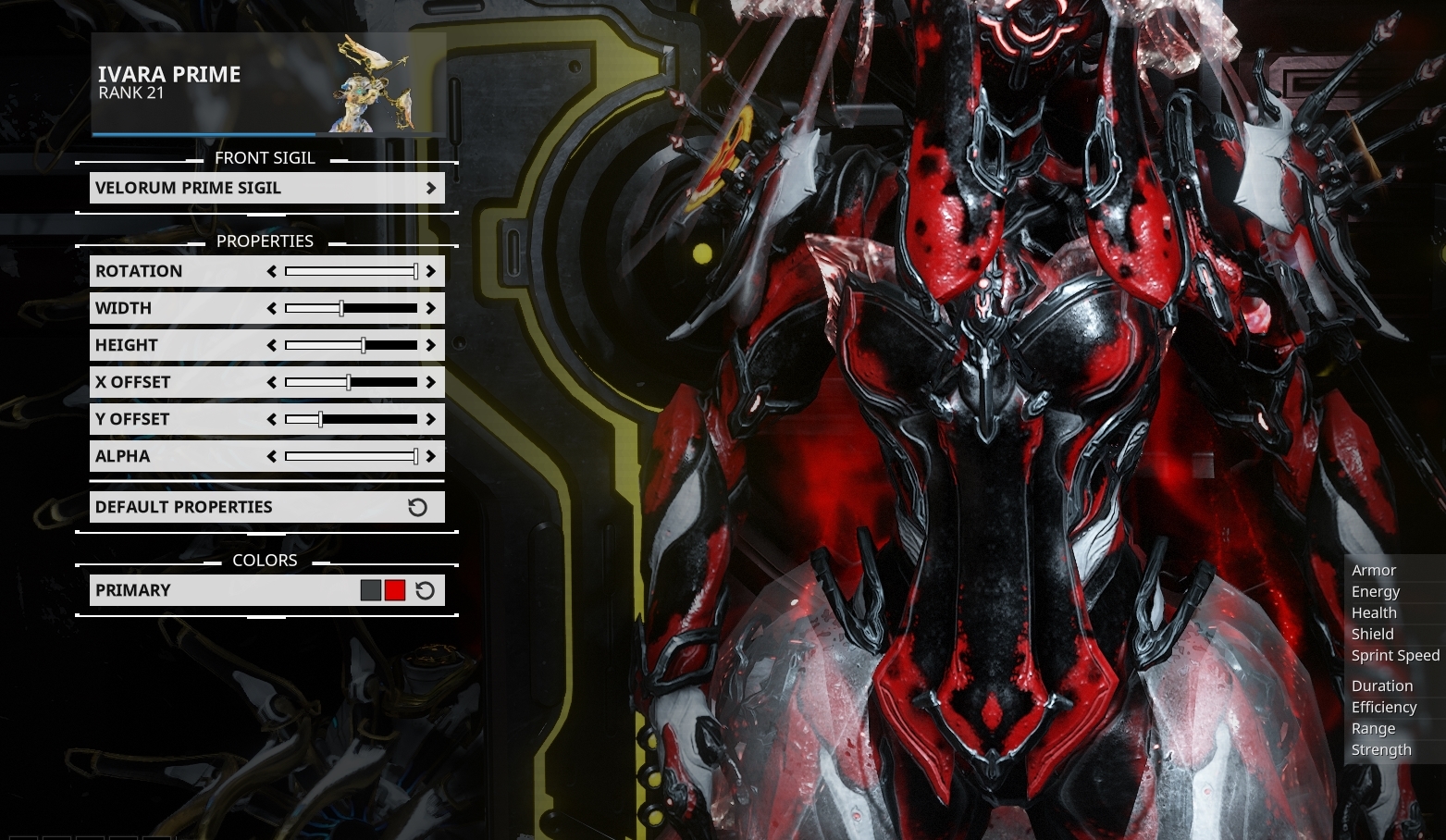Open the Primary color picker row
Image resolution: width=1446 pixels, height=840 pixels.
[x=185, y=589]
